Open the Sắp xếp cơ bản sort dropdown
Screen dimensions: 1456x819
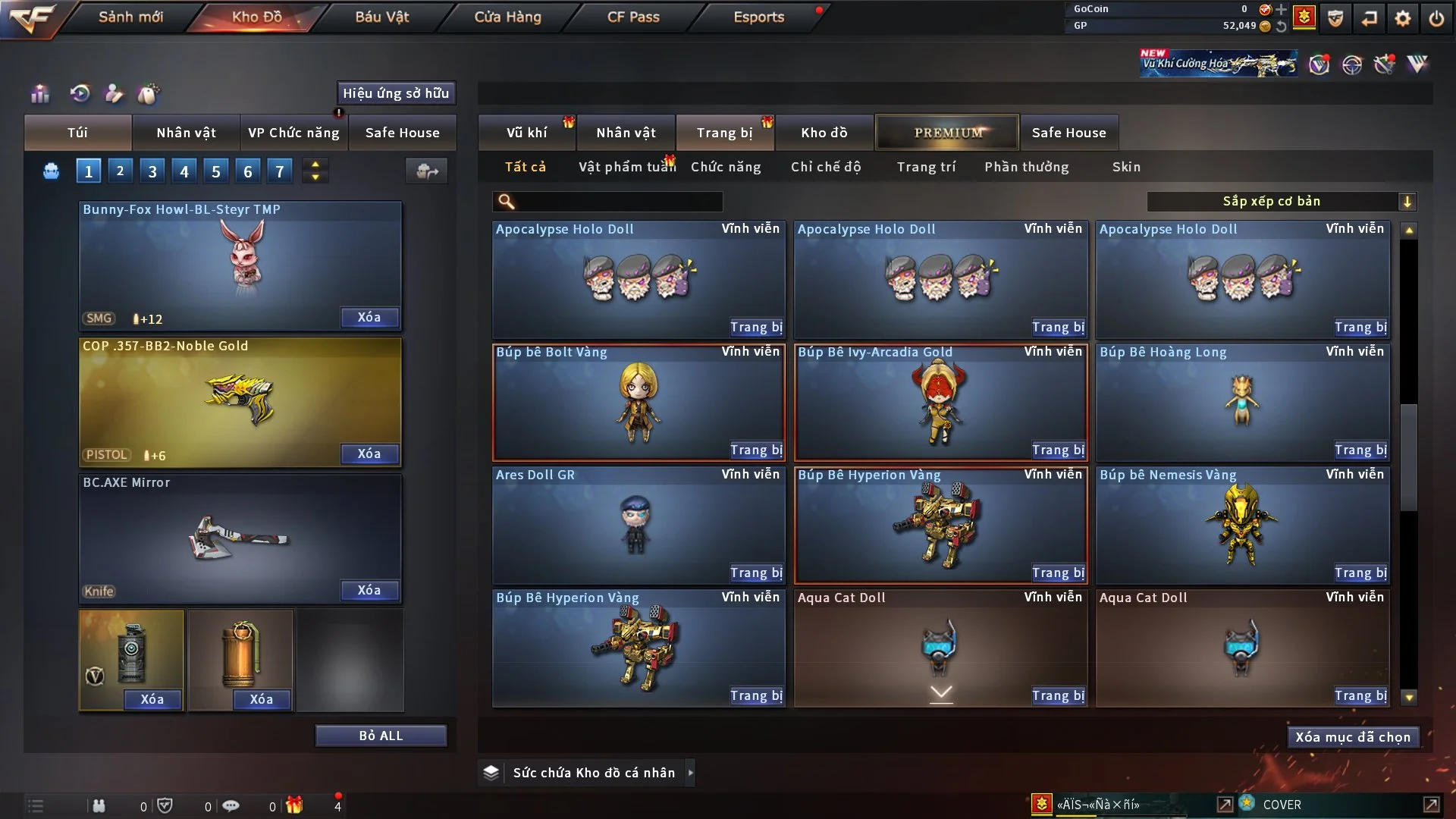[1281, 202]
